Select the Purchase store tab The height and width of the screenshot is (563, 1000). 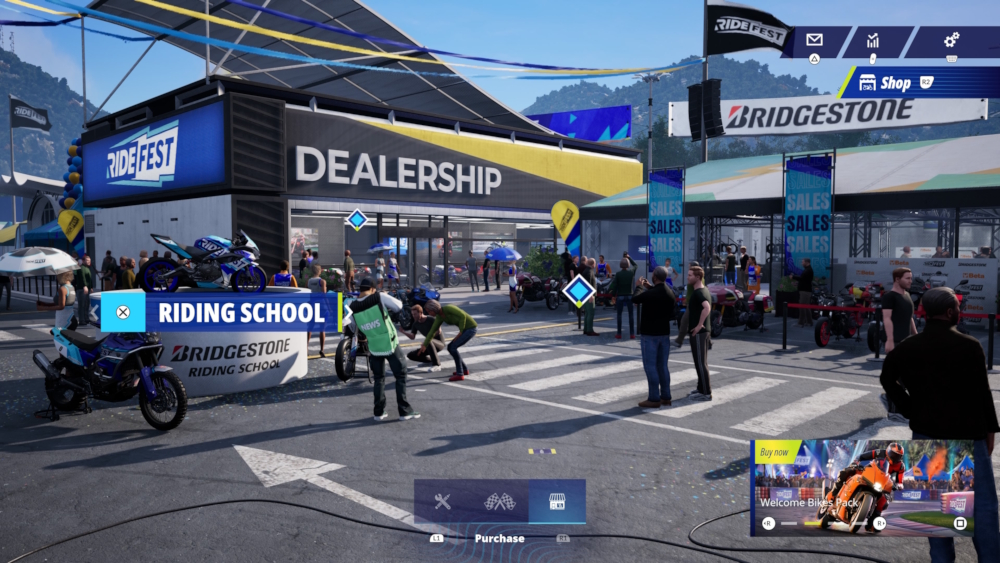557,502
